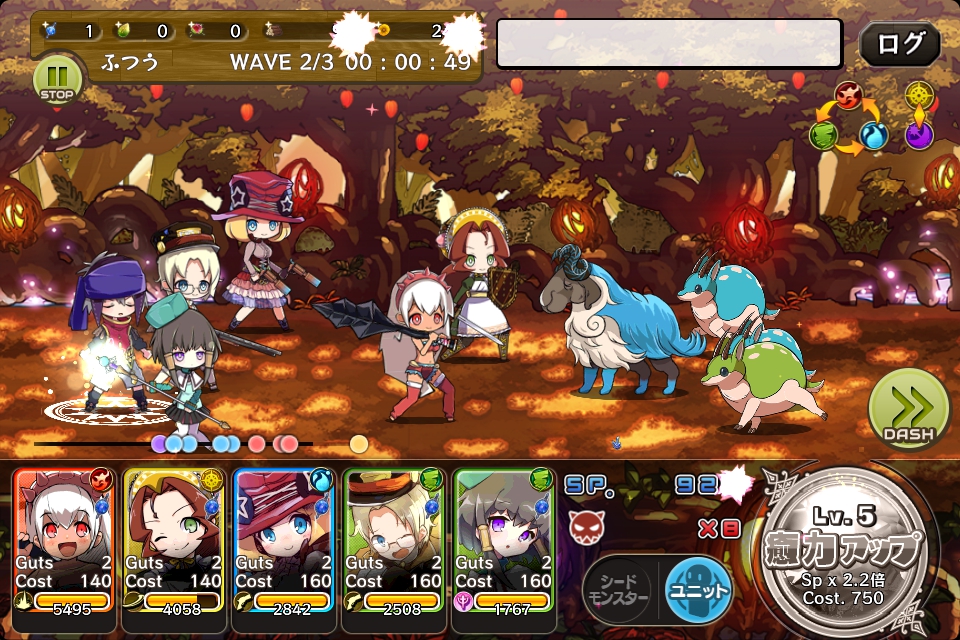Activate the DASH speed-up button
The width and height of the screenshot is (960, 640).
pyautogui.click(x=907, y=410)
